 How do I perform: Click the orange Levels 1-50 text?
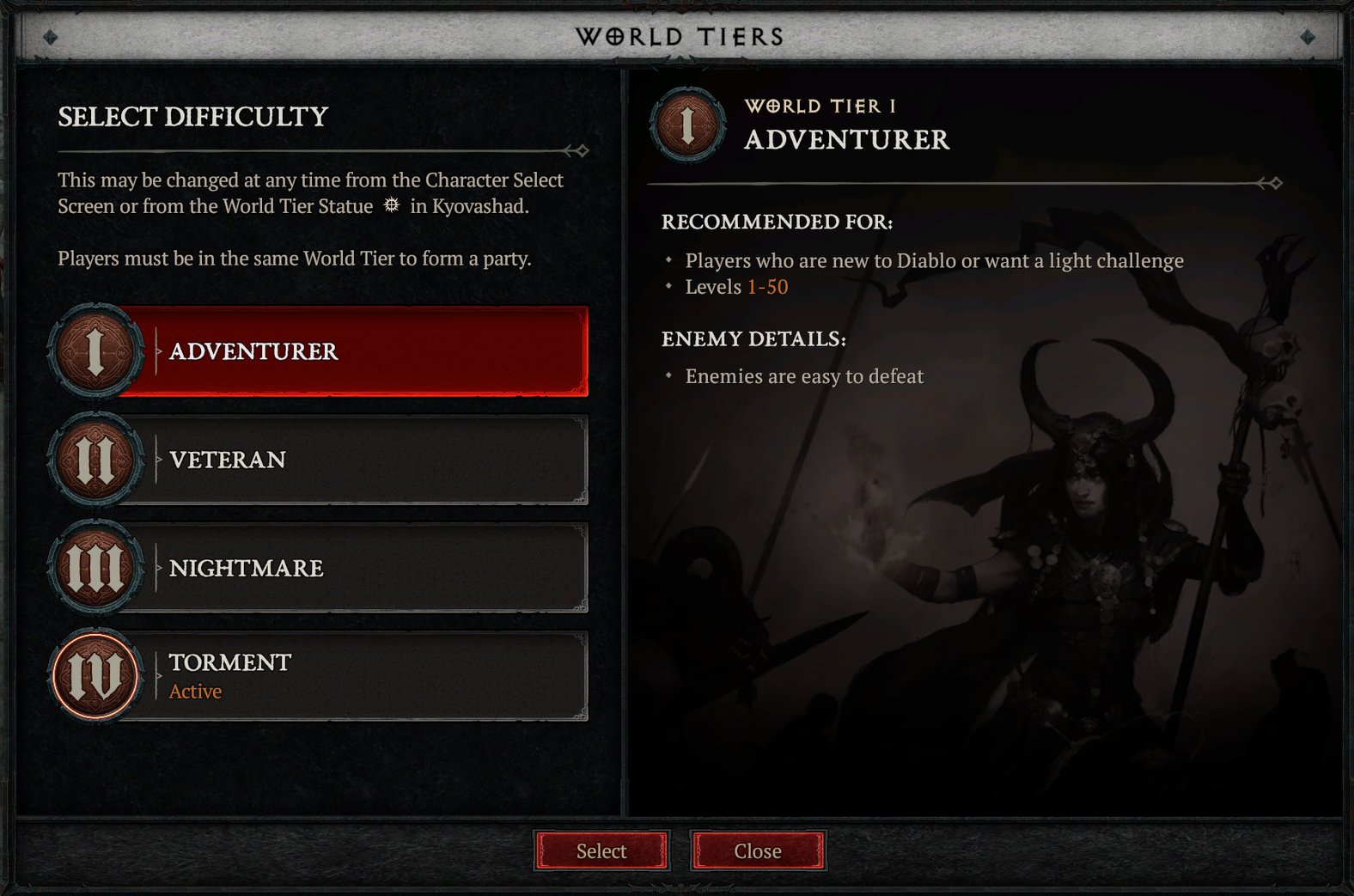tap(767, 286)
